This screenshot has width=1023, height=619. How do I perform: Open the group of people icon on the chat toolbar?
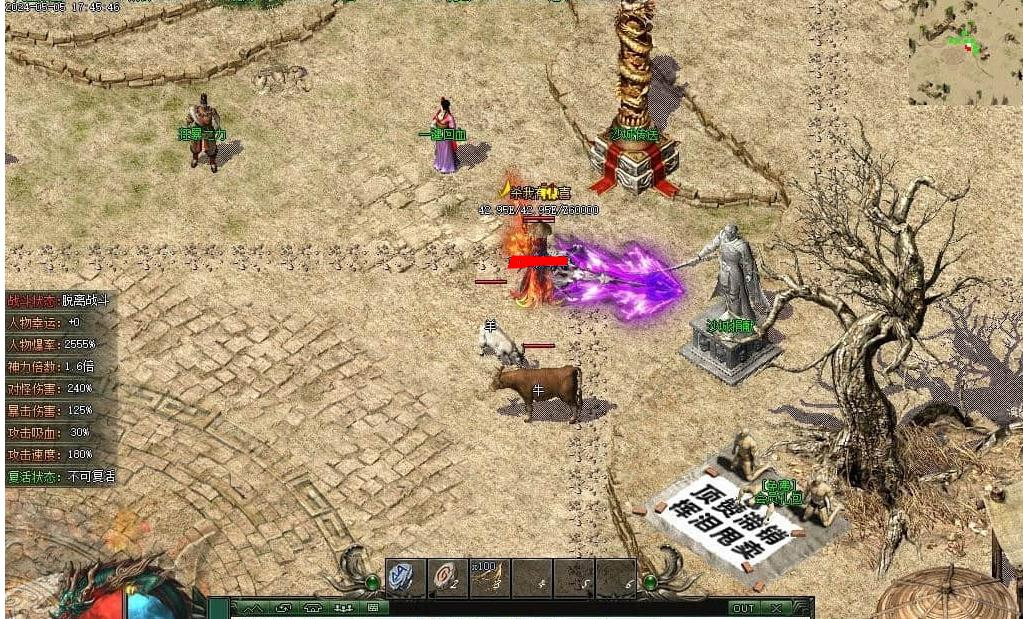(x=343, y=608)
